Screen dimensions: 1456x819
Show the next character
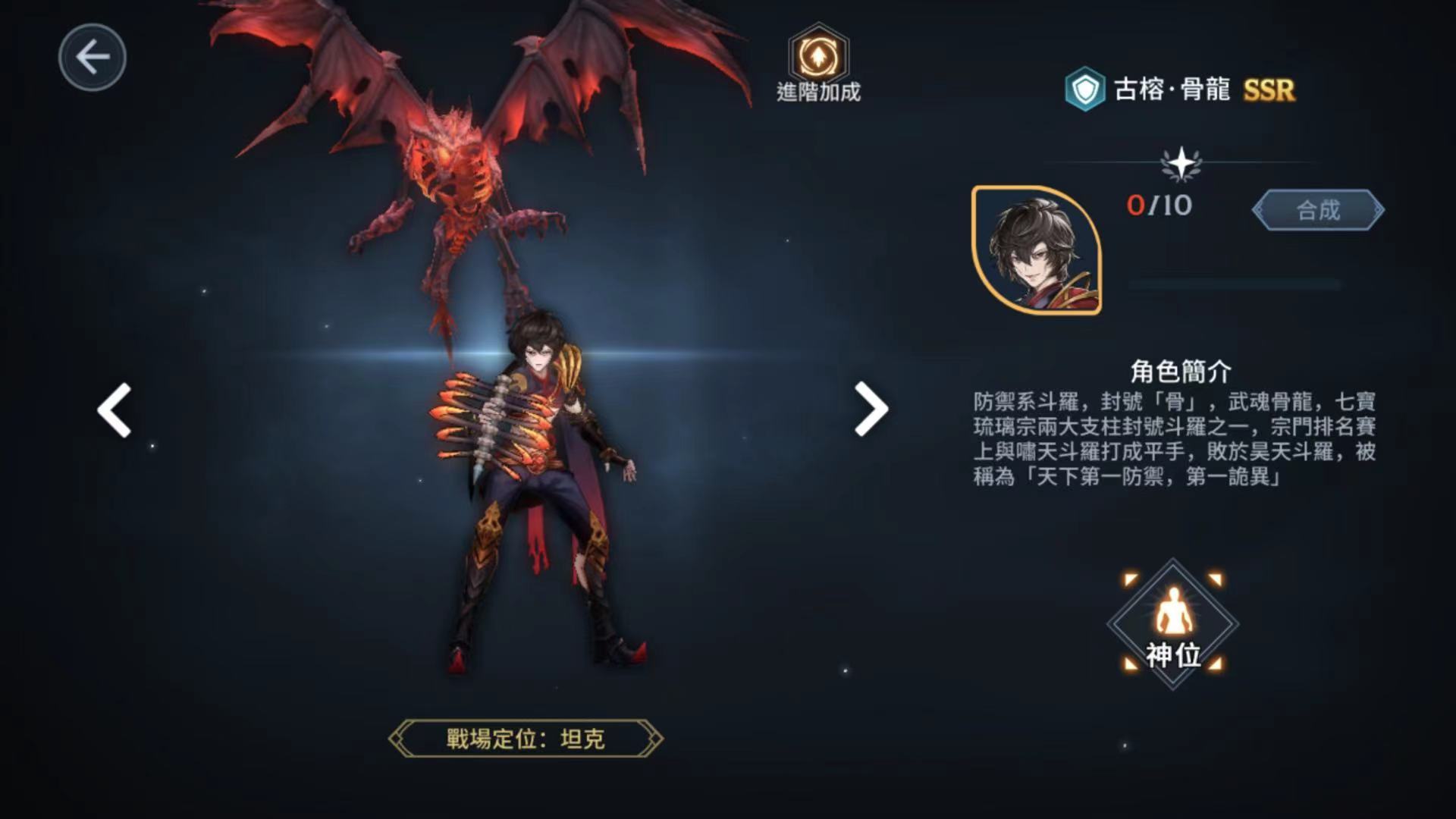[x=871, y=409]
